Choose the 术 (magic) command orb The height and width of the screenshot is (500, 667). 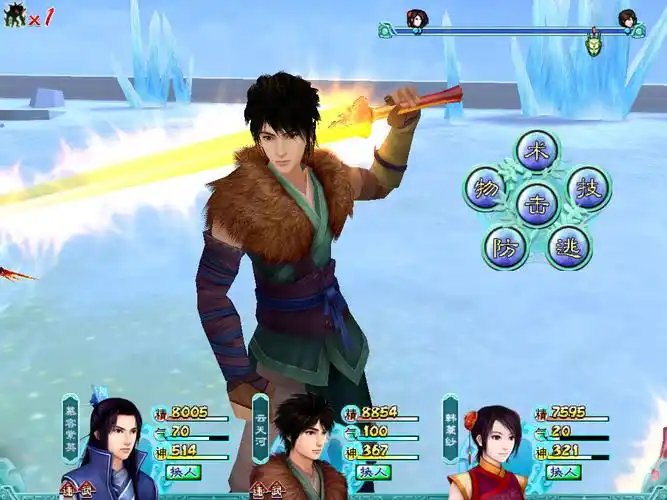[537, 151]
